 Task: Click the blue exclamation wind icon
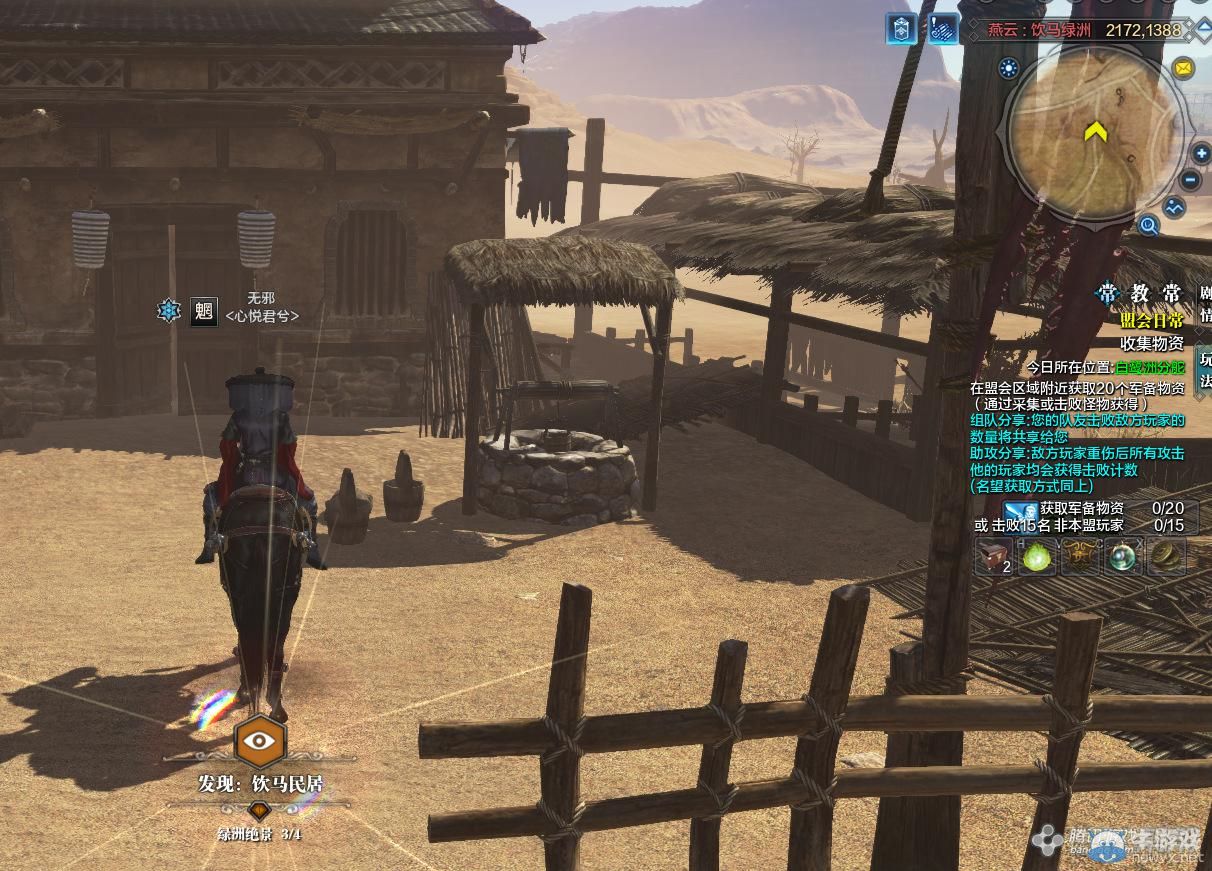[x=942, y=28]
